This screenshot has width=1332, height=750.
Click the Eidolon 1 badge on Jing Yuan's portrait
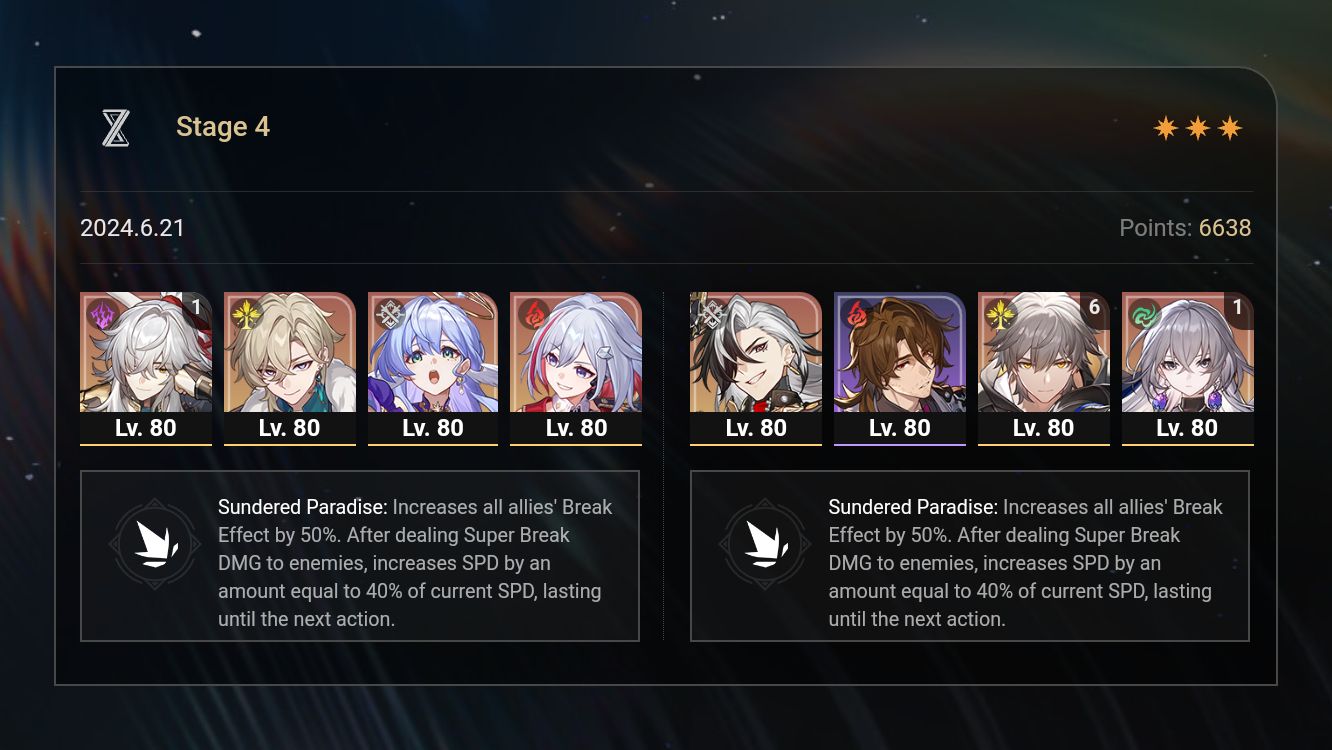(197, 308)
